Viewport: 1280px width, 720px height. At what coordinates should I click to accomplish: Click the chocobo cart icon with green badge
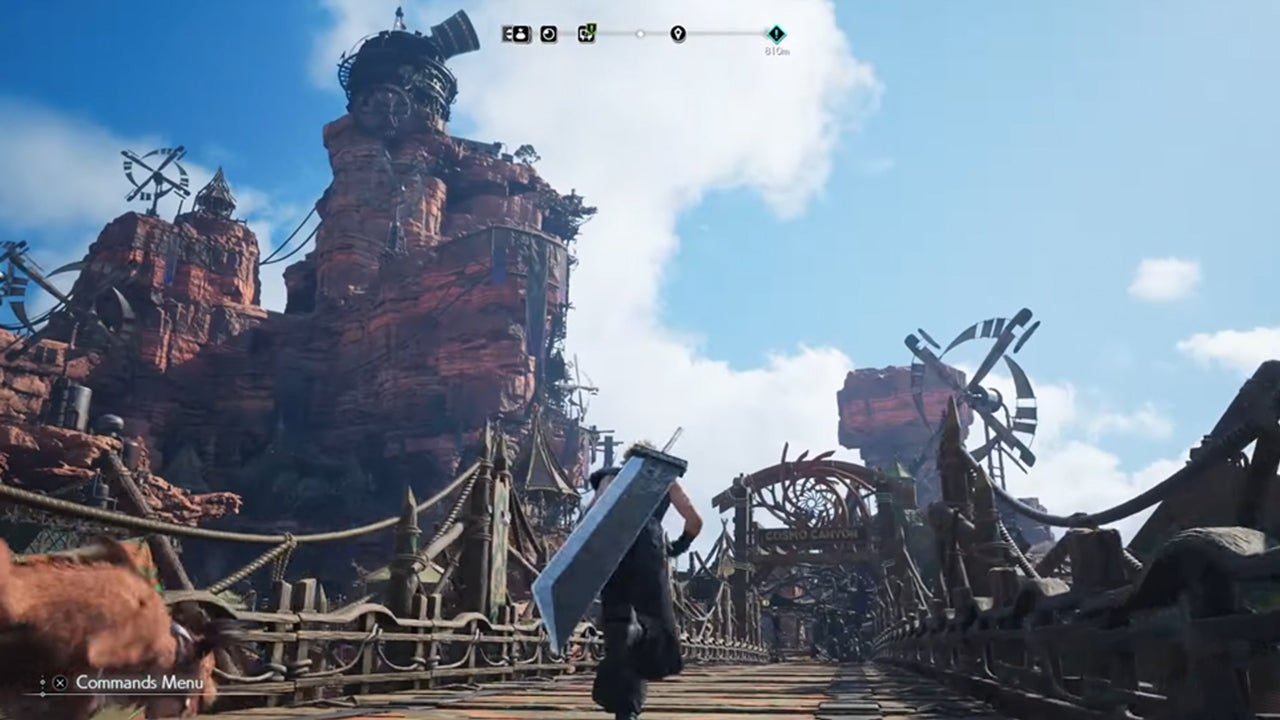point(585,35)
